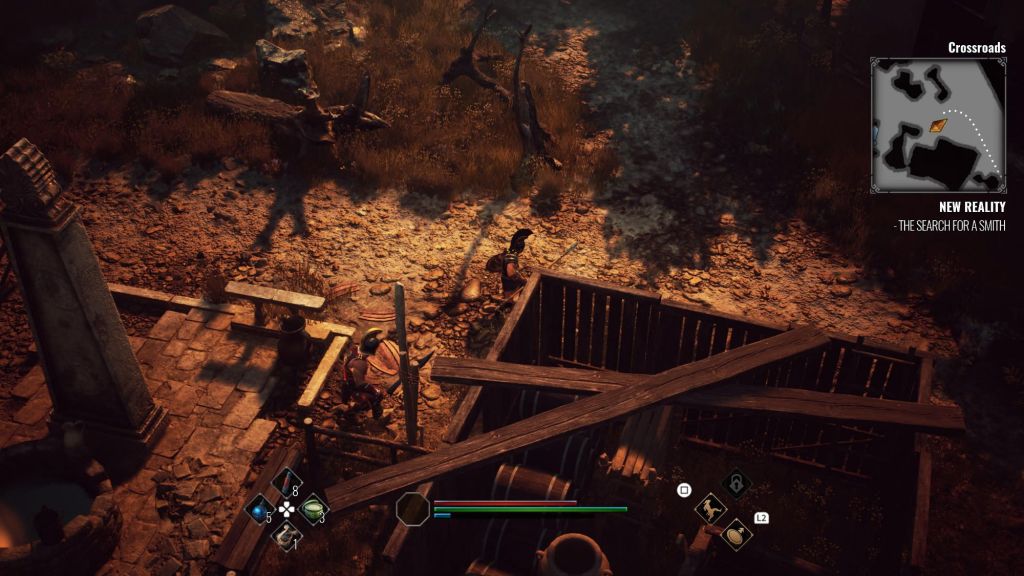Activate the shield throw ability icon

tap(737, 534)
